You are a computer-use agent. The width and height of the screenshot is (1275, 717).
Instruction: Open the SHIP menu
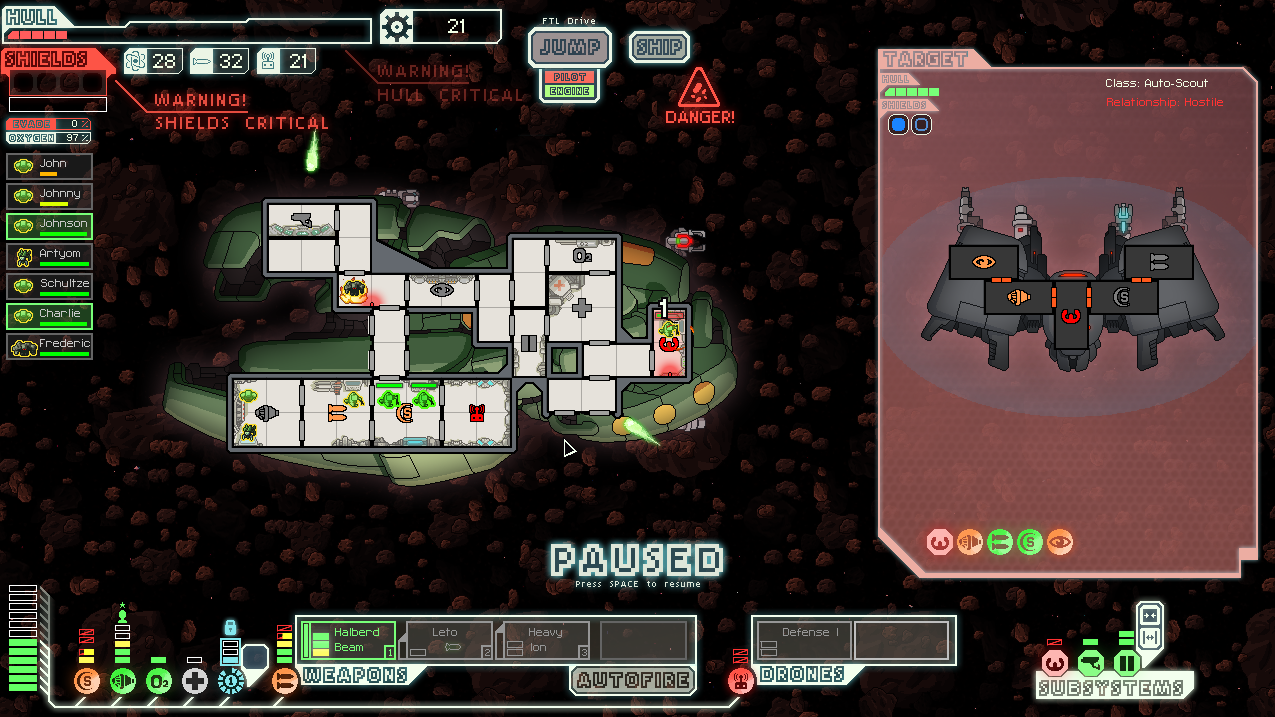[x=659, y=47]
